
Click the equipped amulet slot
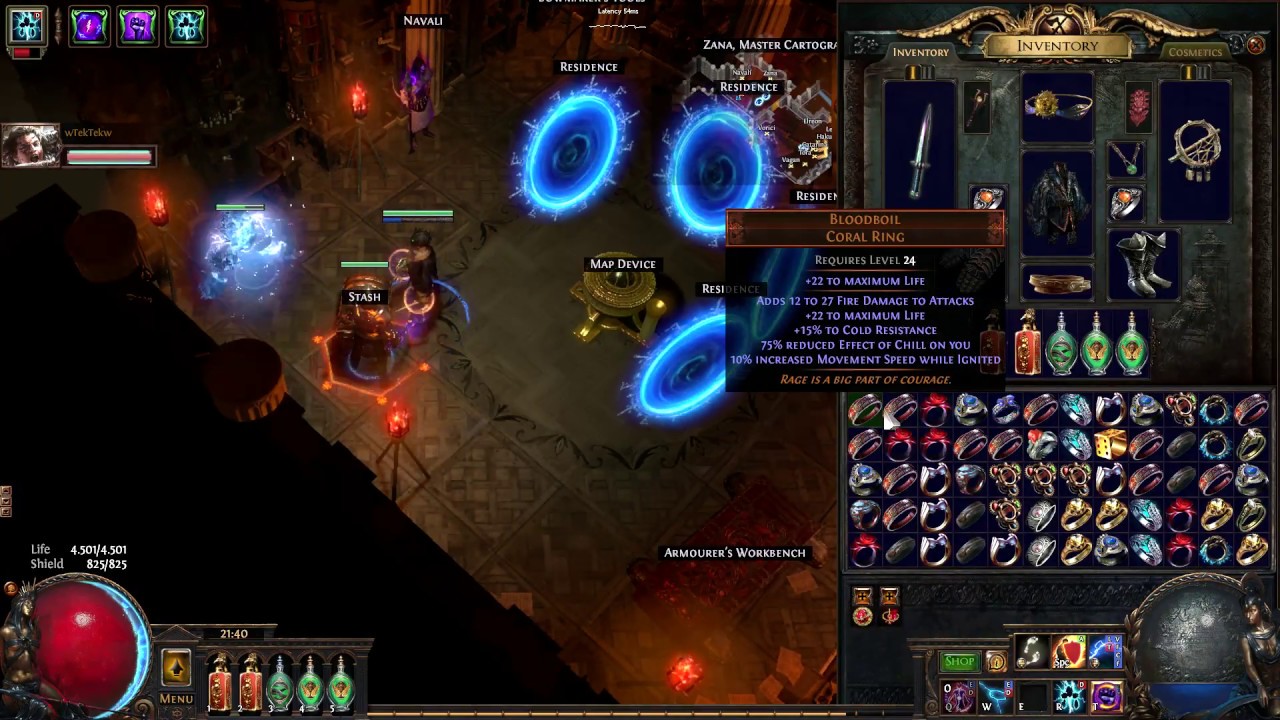(1126, 158)
